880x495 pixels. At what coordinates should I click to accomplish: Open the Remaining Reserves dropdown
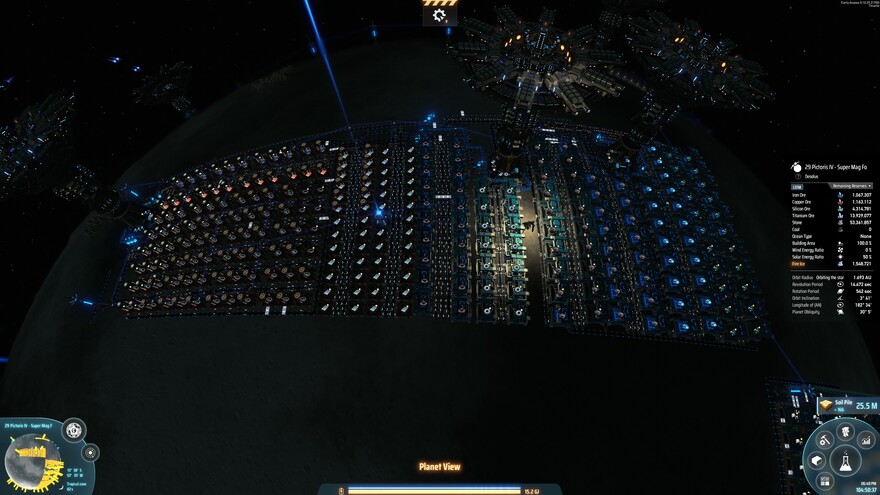click(x=850, y=186)
